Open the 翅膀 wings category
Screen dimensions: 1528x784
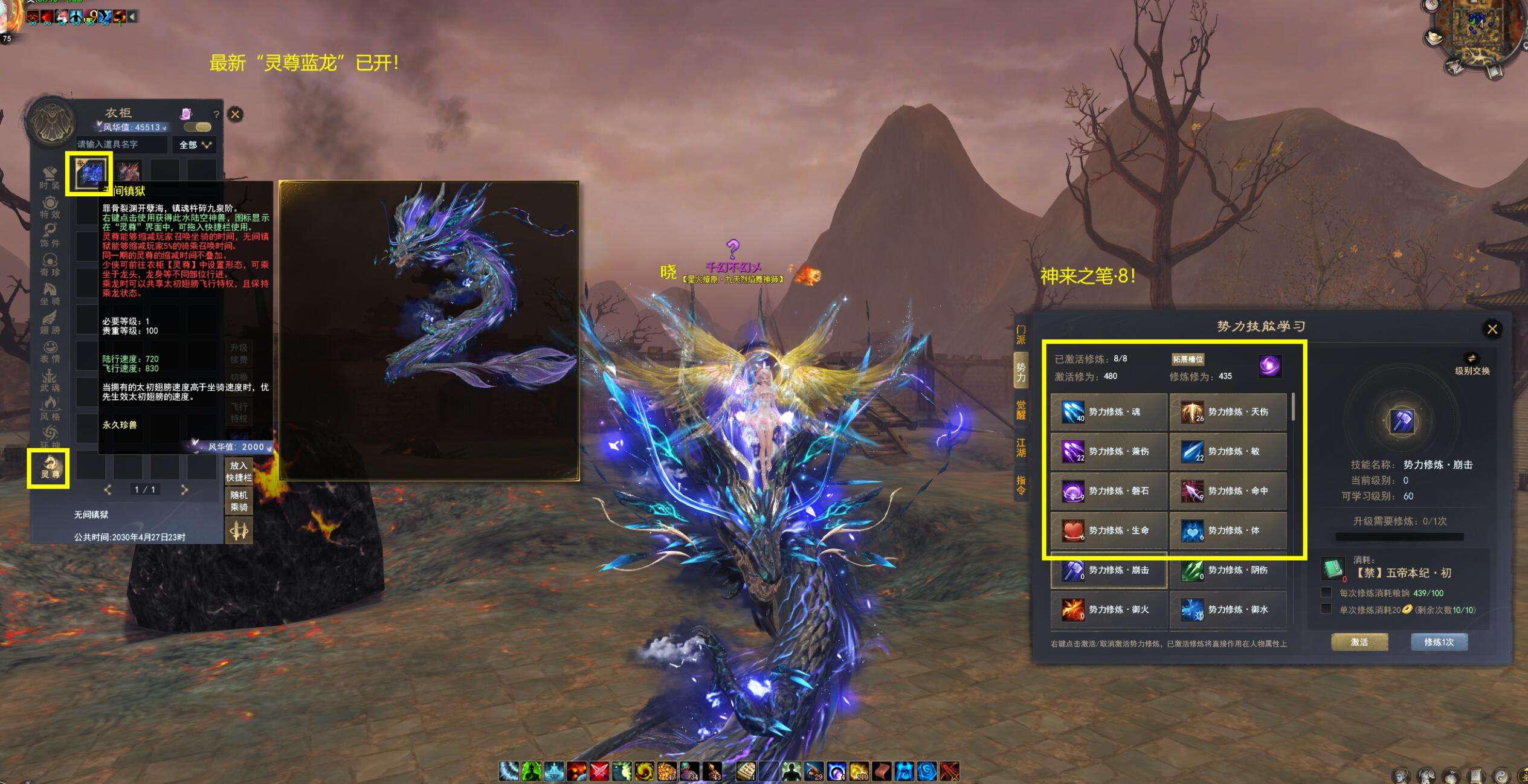(x=50, y=321)
